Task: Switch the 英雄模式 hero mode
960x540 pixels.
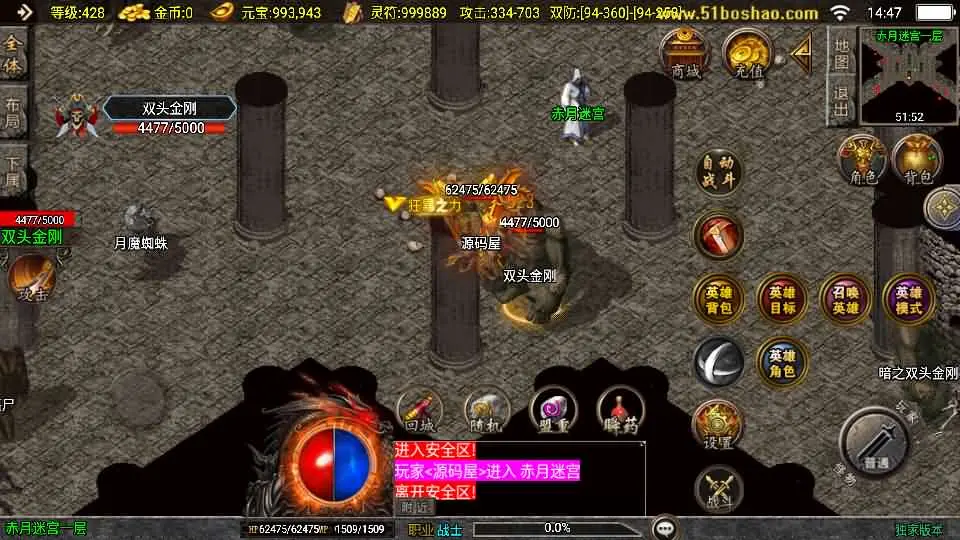Action: coord(908,299)
